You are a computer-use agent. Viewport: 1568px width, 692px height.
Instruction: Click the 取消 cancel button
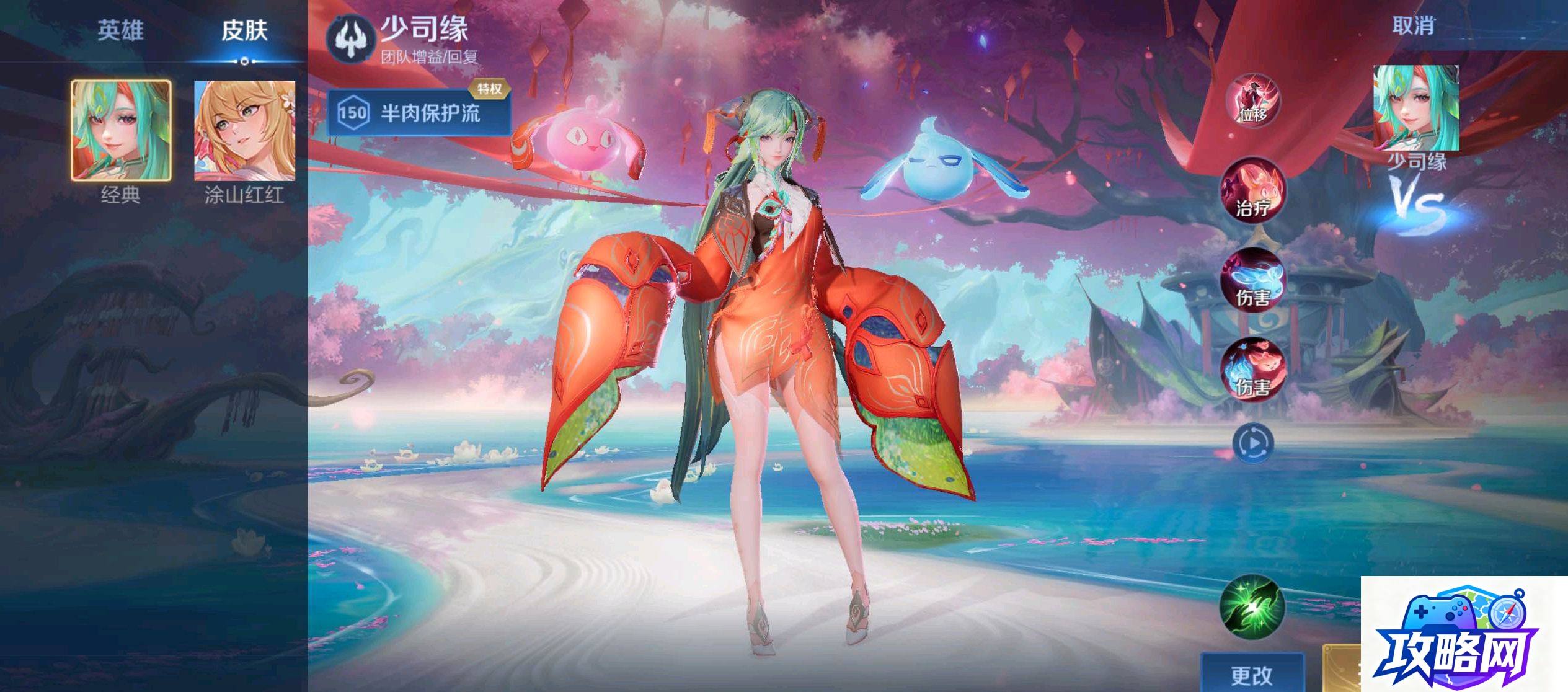pos(1413,26)
